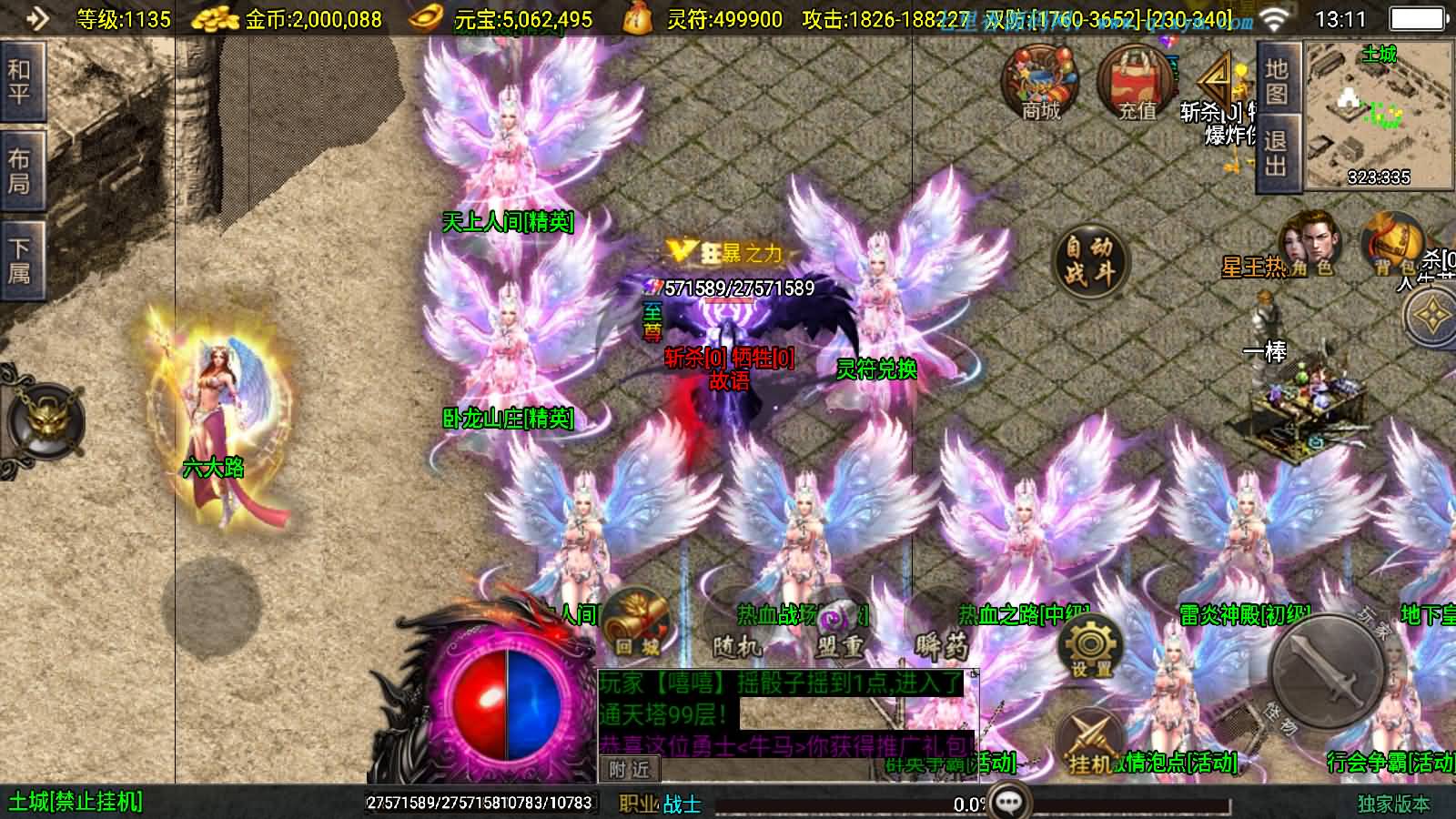Open the 充值 recharge bag icon

(x=1137, y=84)
